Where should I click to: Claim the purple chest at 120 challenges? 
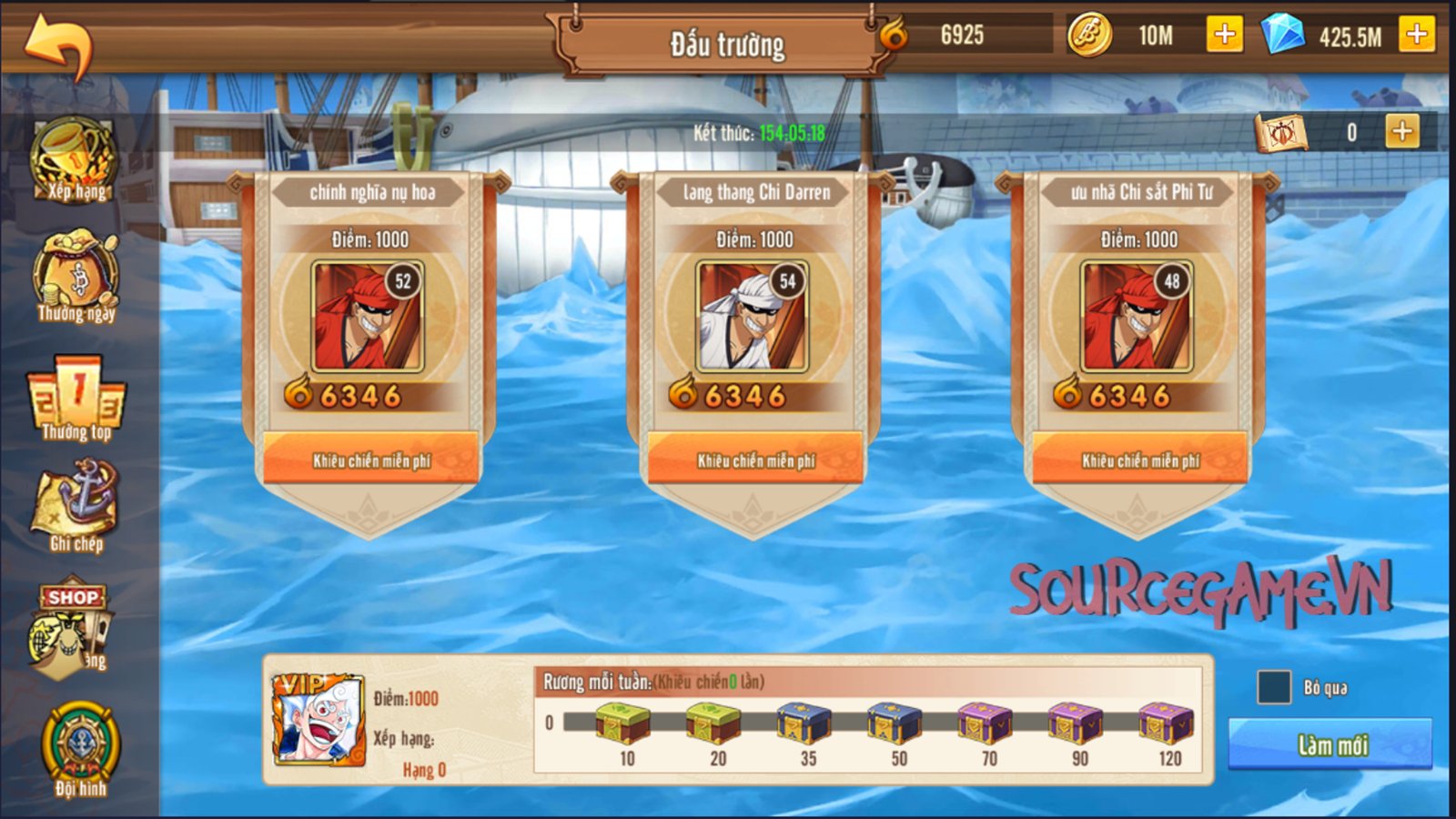tap(1166, 724)
